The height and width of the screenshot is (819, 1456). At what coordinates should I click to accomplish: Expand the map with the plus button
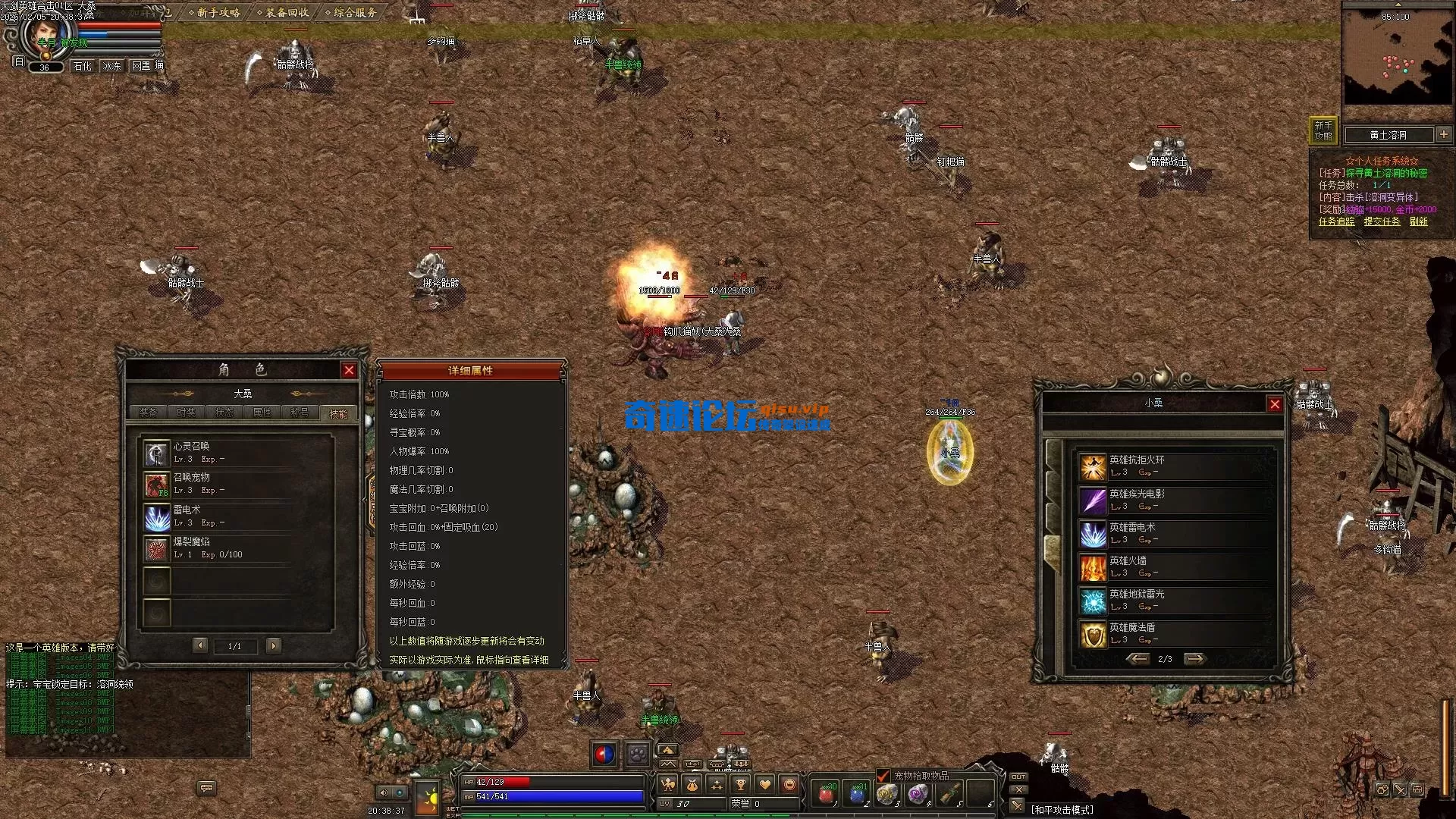click(x=1444, y=134)
